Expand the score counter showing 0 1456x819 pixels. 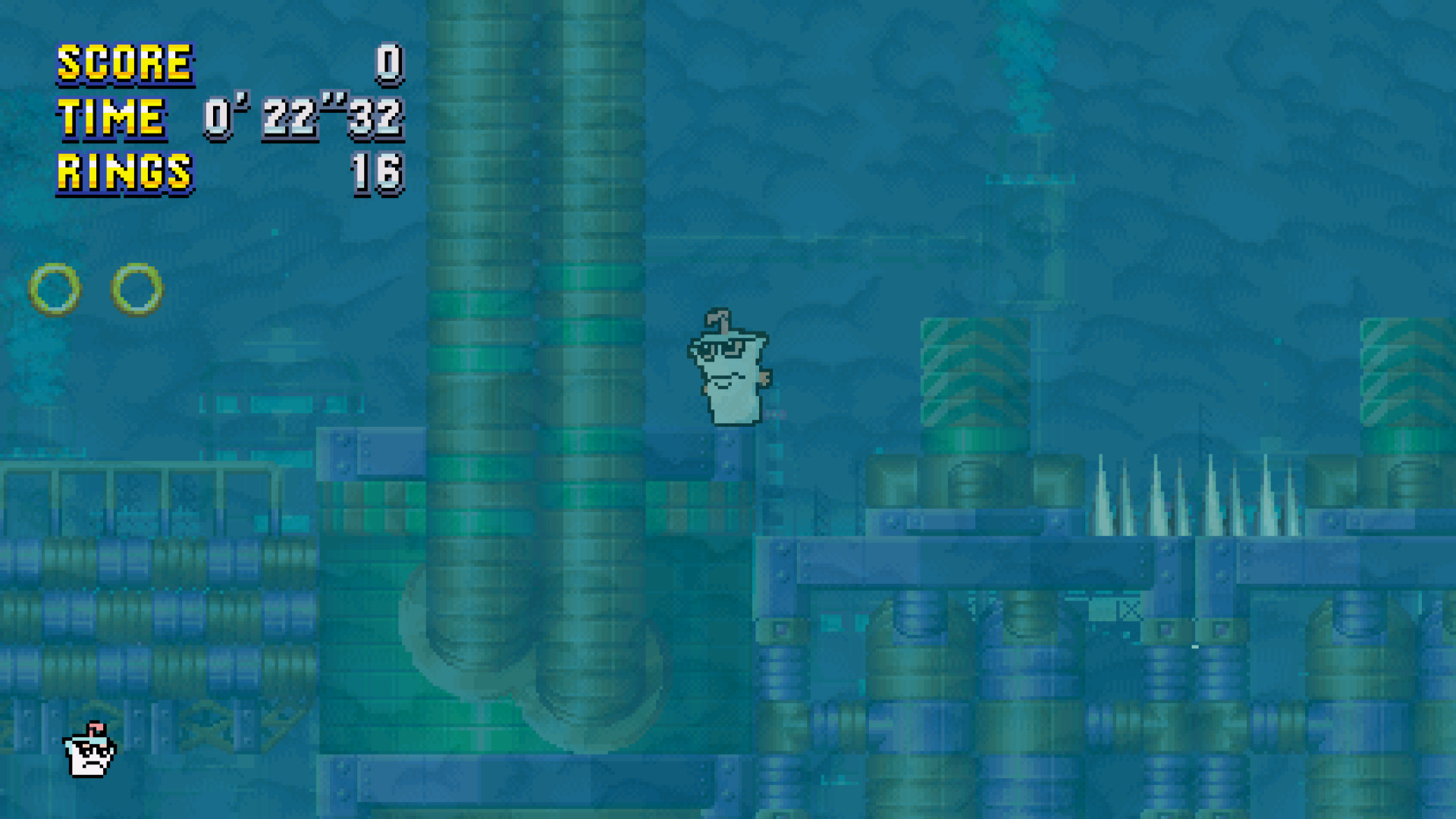point(388,62)
